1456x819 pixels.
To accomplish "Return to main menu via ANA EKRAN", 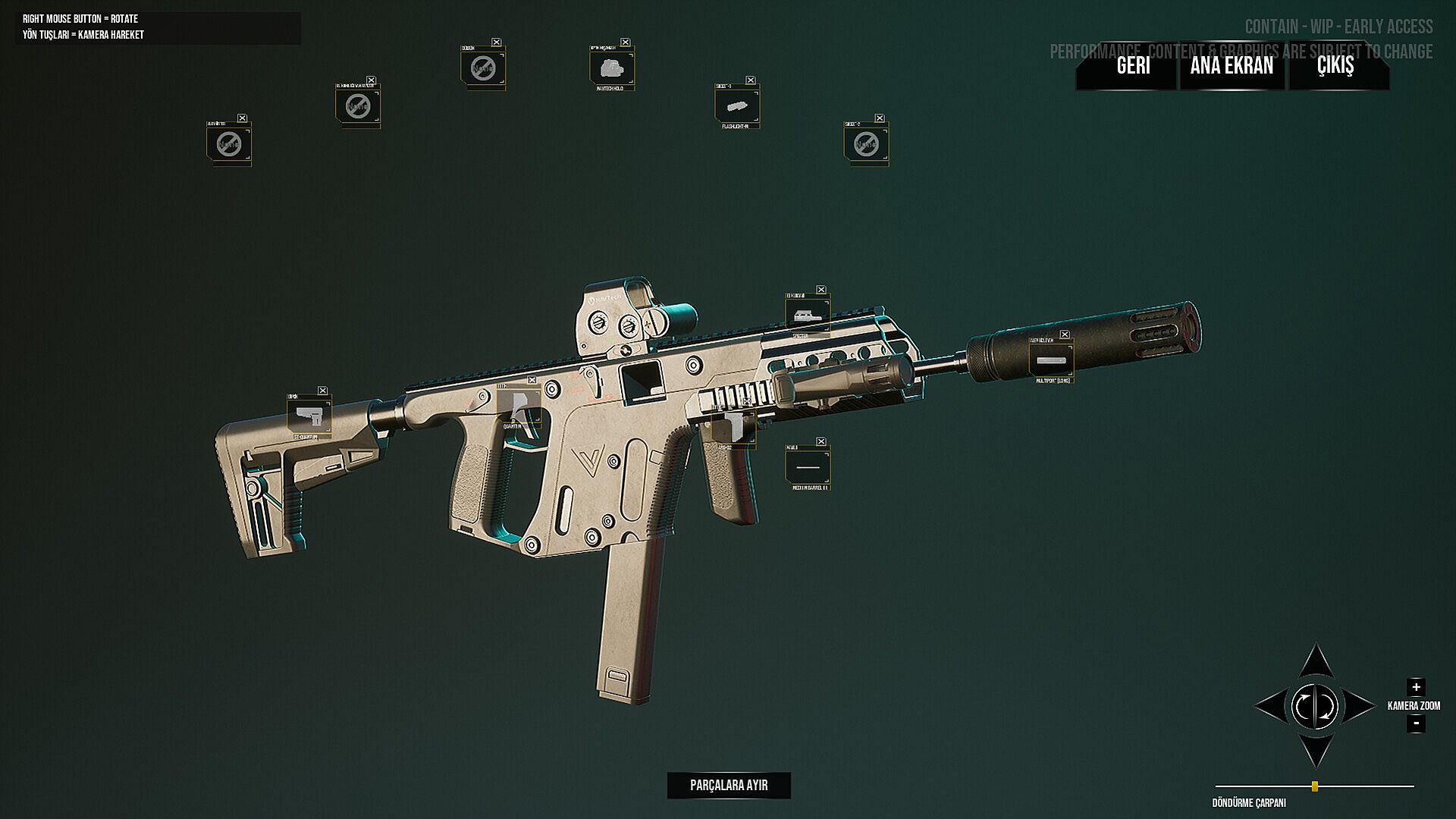I will point(1232,66).
